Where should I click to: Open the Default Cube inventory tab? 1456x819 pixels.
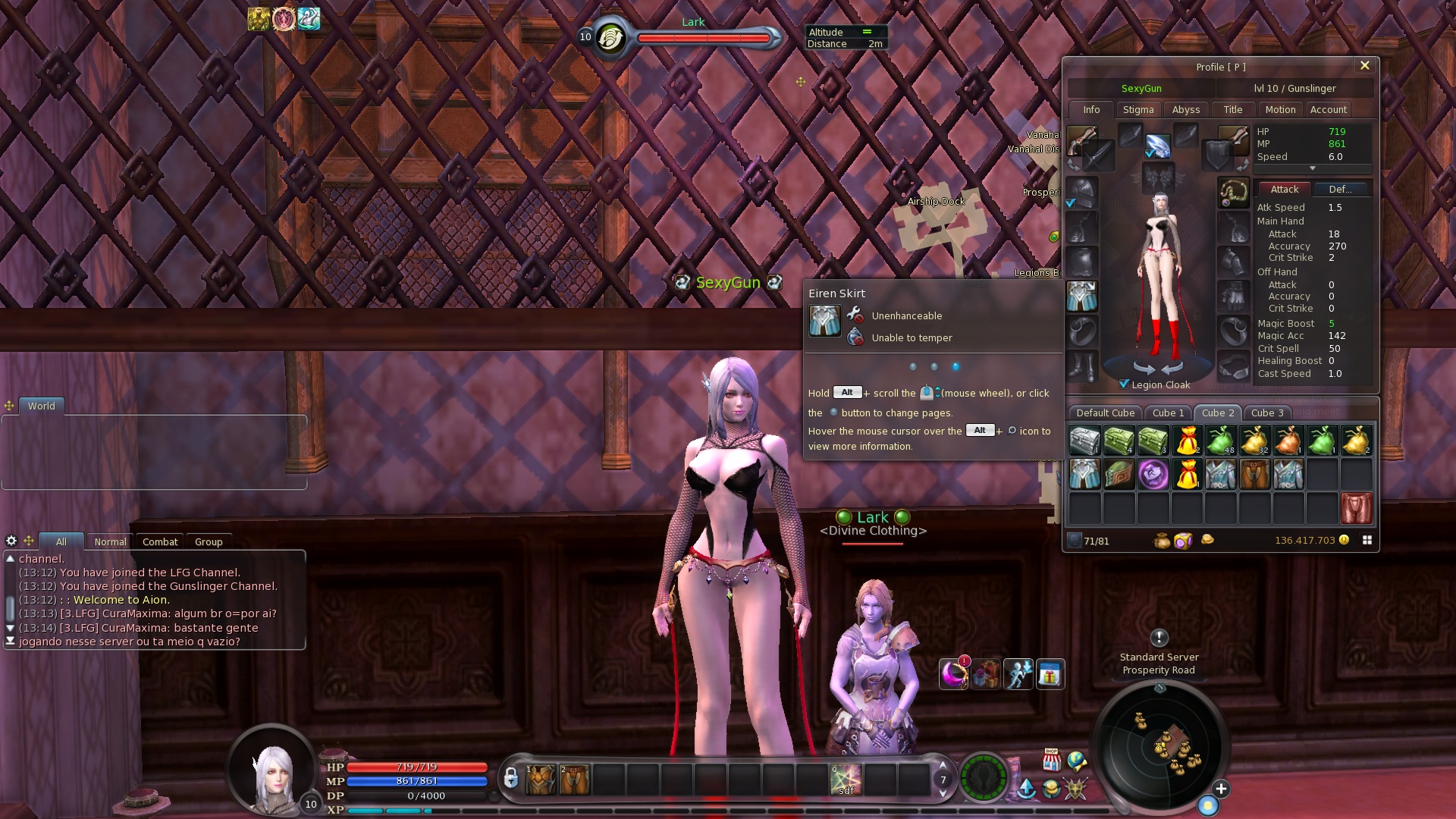pos(1105,413)
